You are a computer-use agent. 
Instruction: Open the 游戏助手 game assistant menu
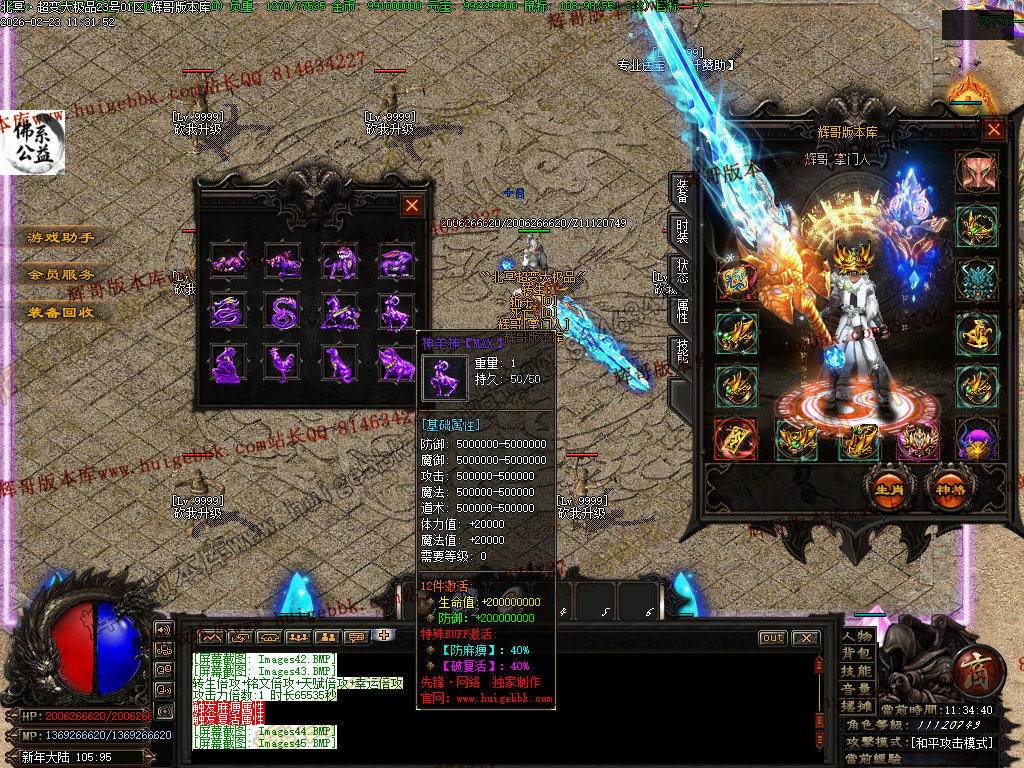(x=61, y=238)
